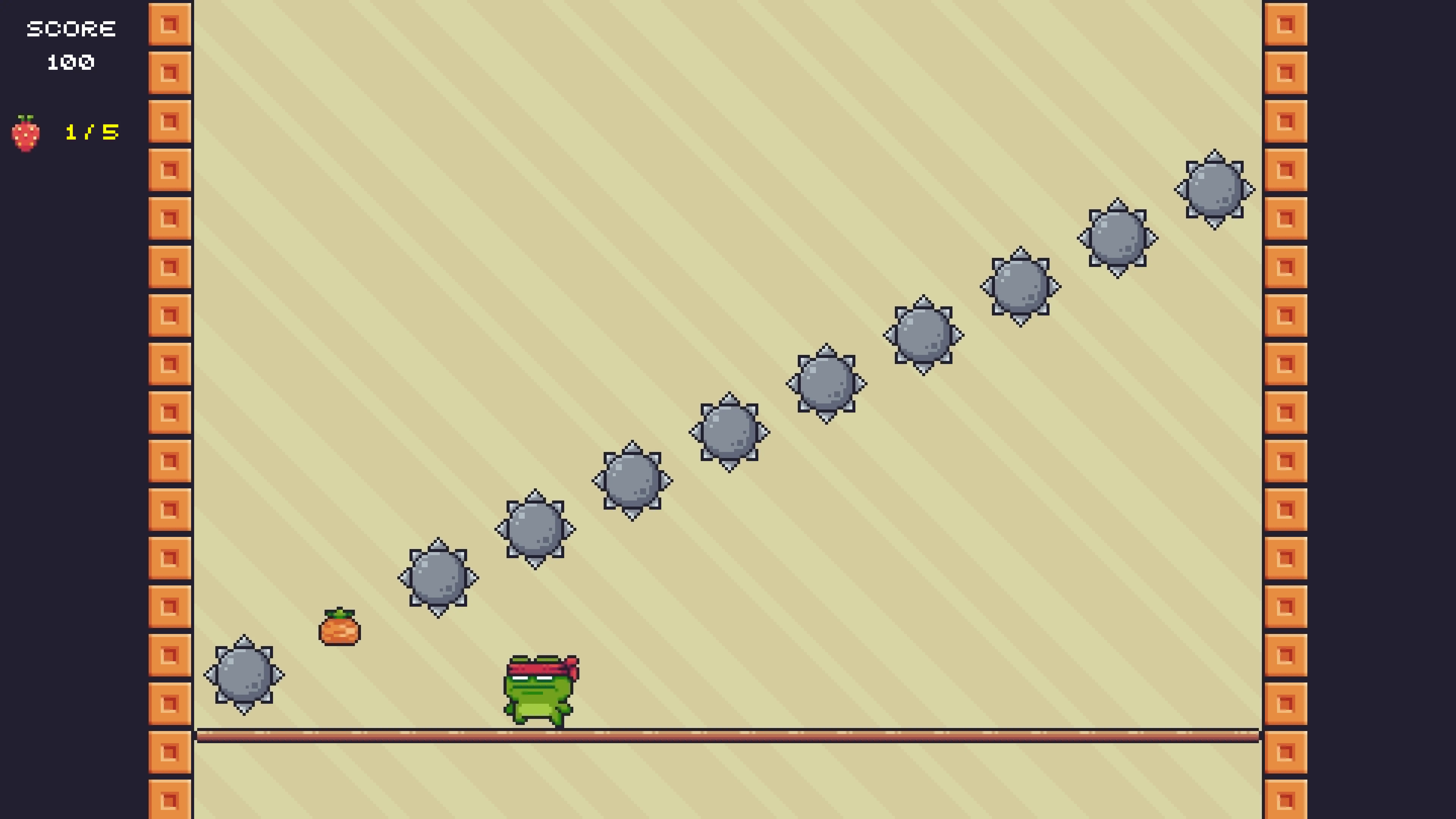Click the spiked ball closest to the right wall

(1214, 189)
